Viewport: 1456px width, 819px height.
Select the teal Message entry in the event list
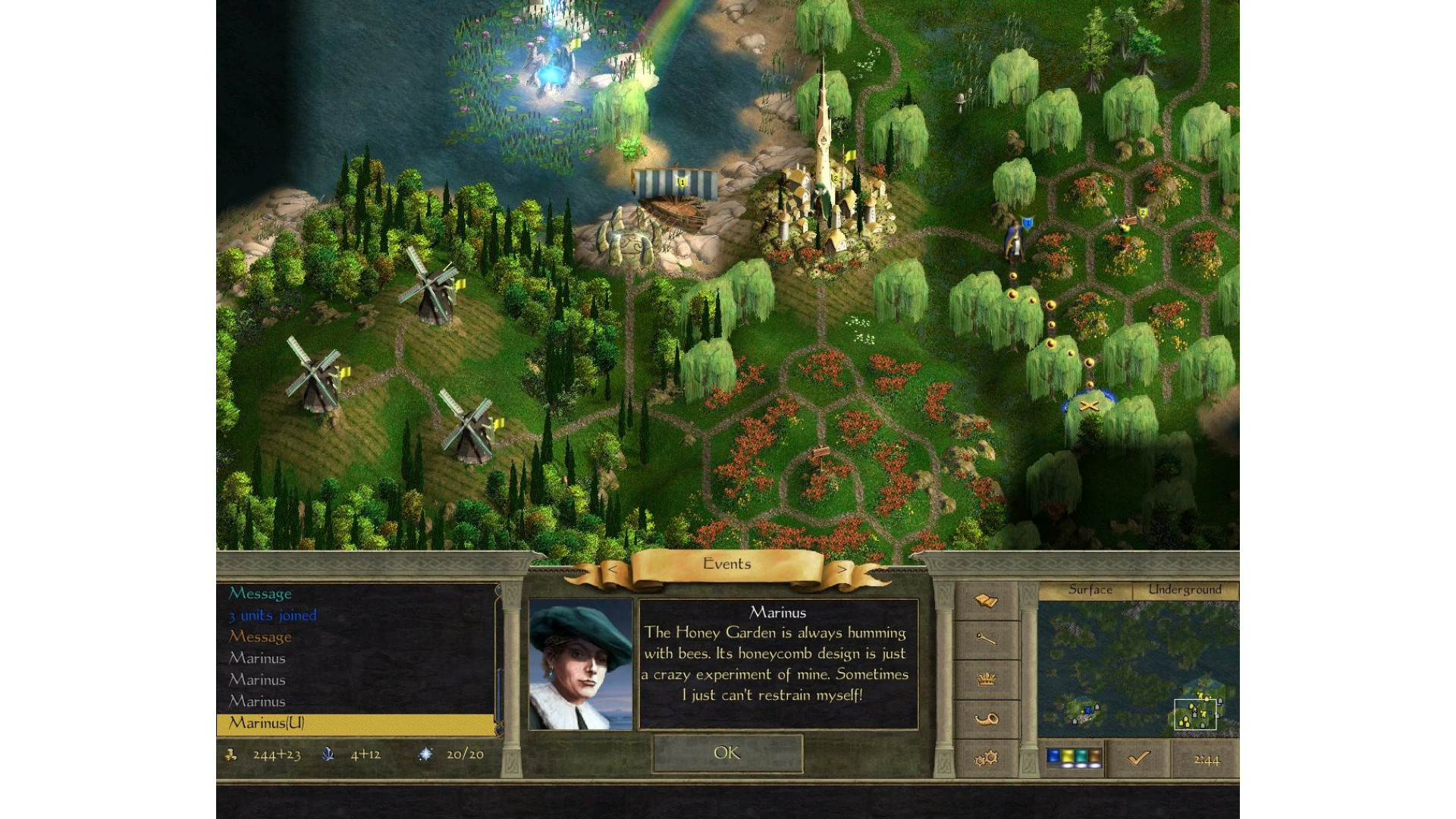click(260, 593)
